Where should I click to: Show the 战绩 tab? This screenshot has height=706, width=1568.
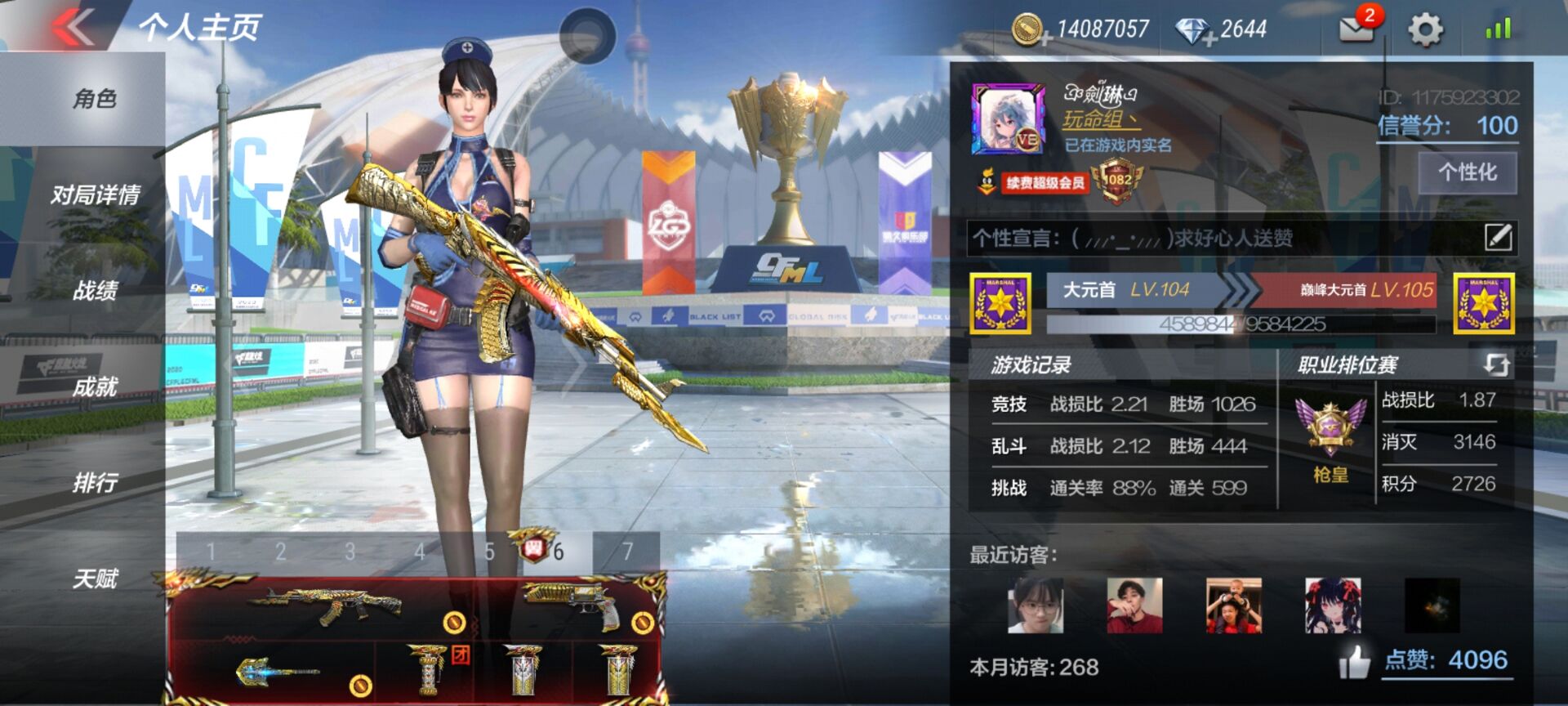coord(95,291)
